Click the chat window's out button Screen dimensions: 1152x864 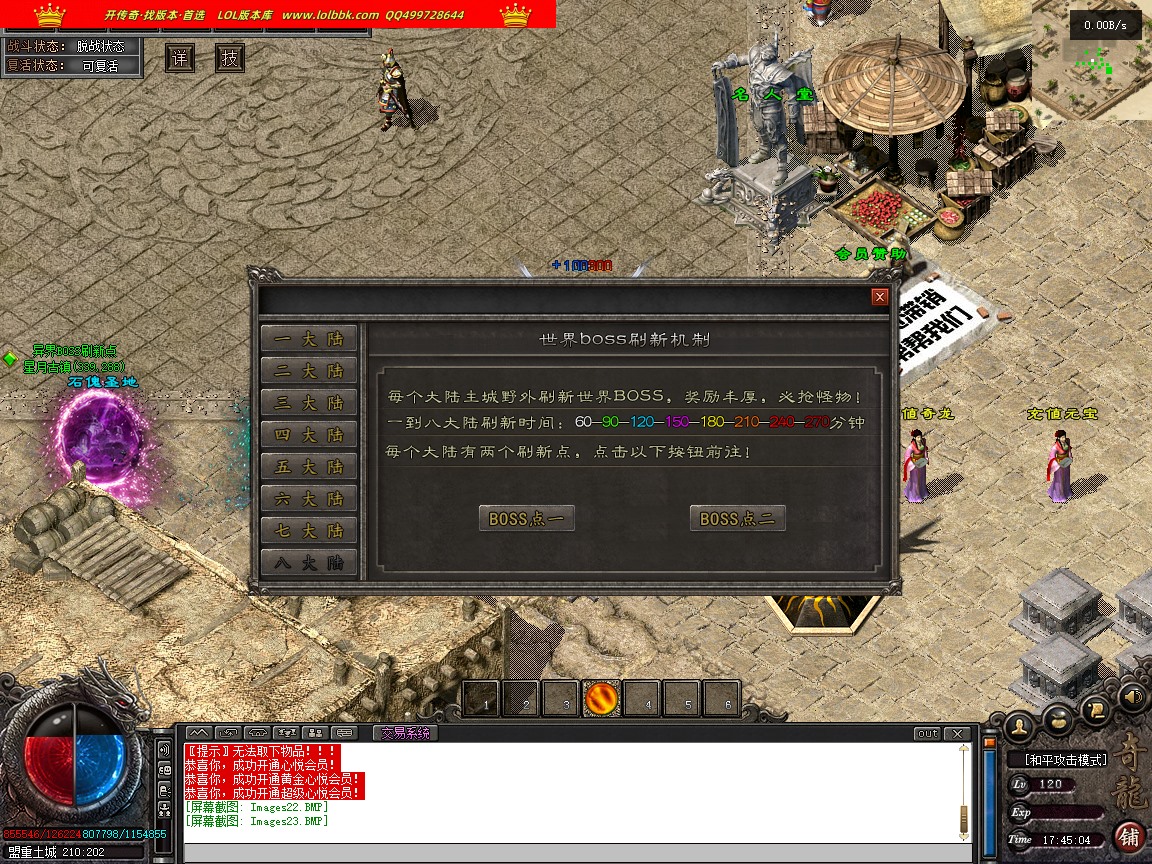click(928, 734)
